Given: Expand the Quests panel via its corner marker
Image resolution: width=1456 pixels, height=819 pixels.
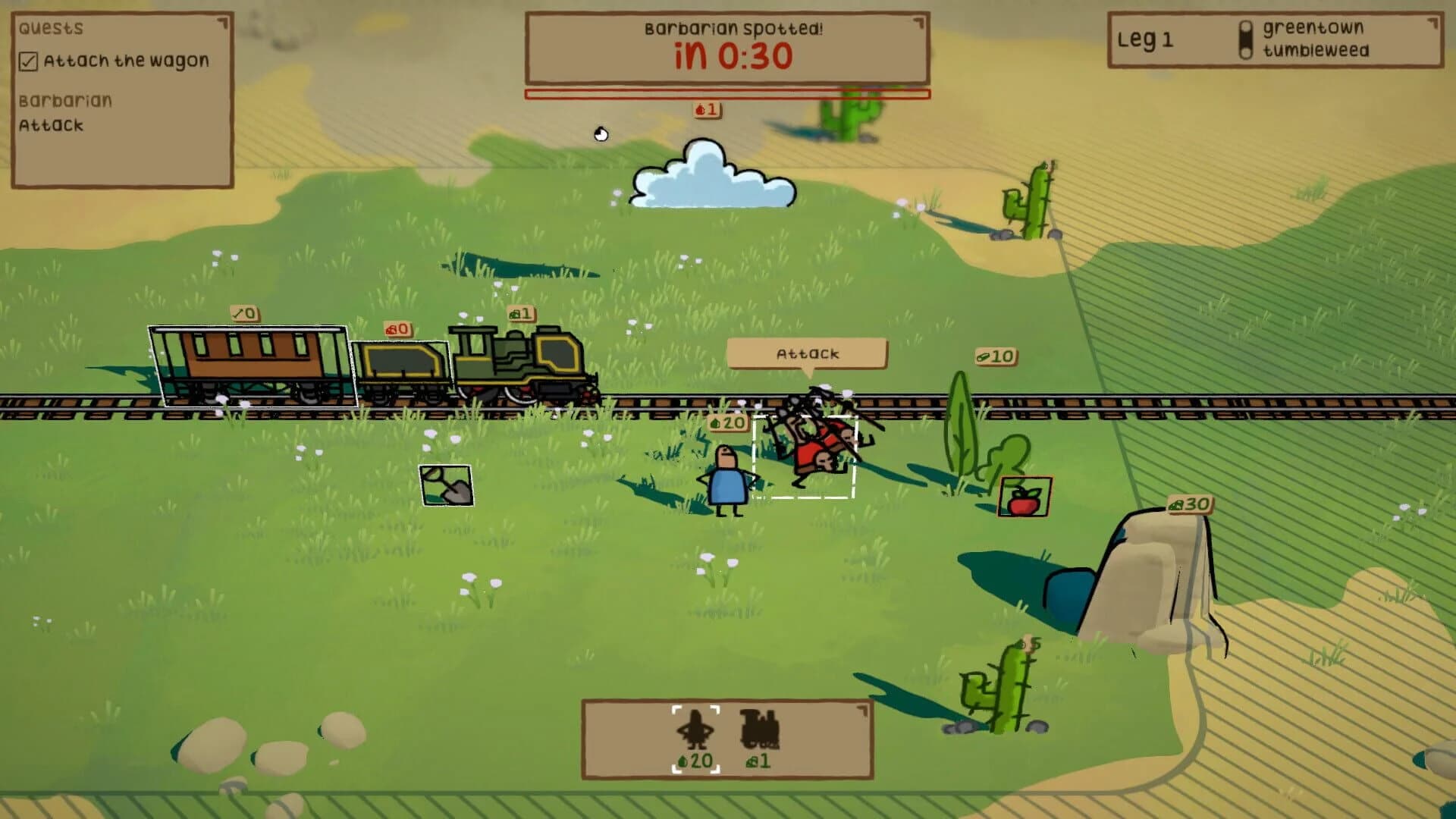Looking at the screenshot, I should point(222,21).
